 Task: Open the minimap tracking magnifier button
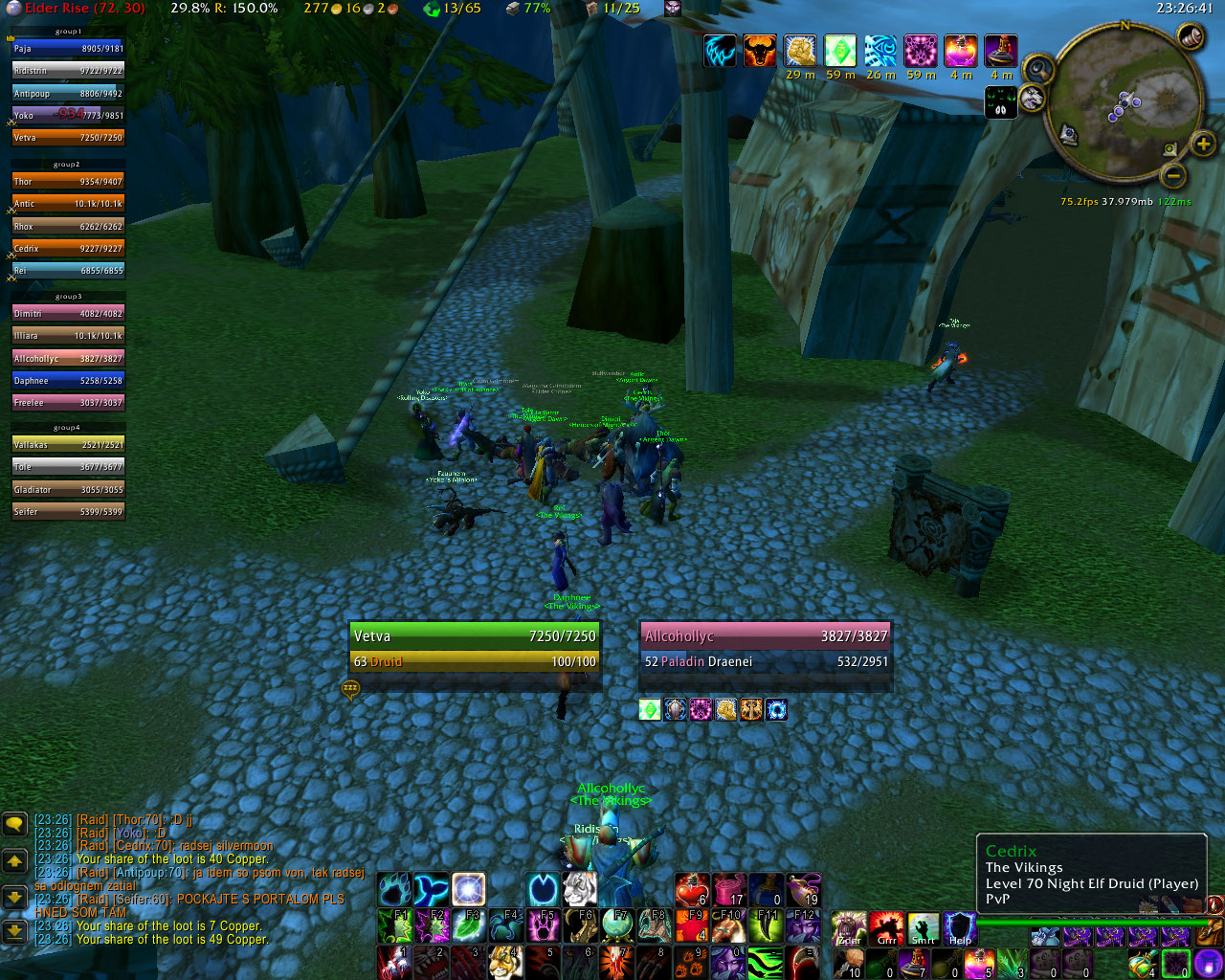1037,69
